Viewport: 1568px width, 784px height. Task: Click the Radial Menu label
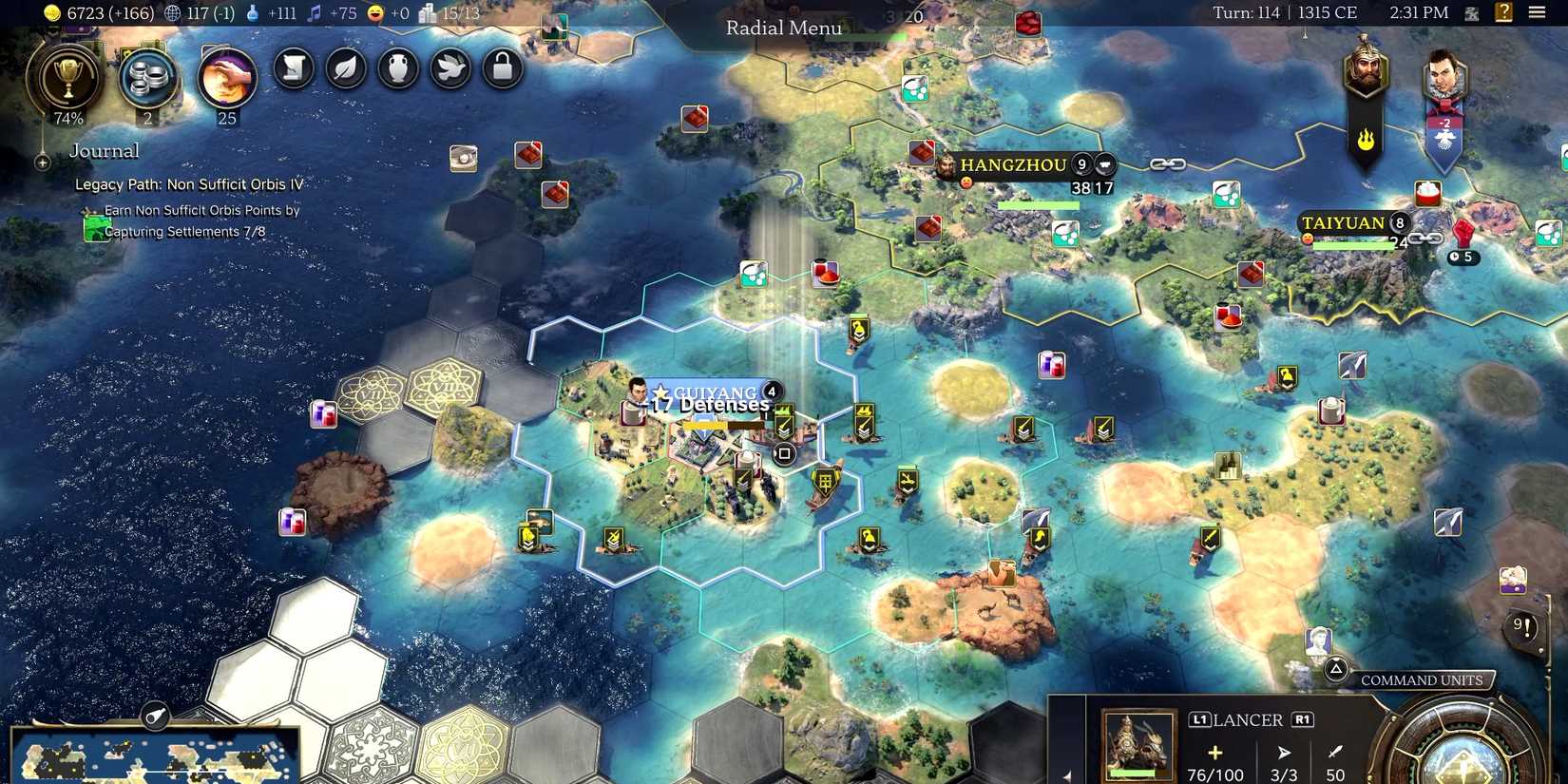click(x=782, y=28)
